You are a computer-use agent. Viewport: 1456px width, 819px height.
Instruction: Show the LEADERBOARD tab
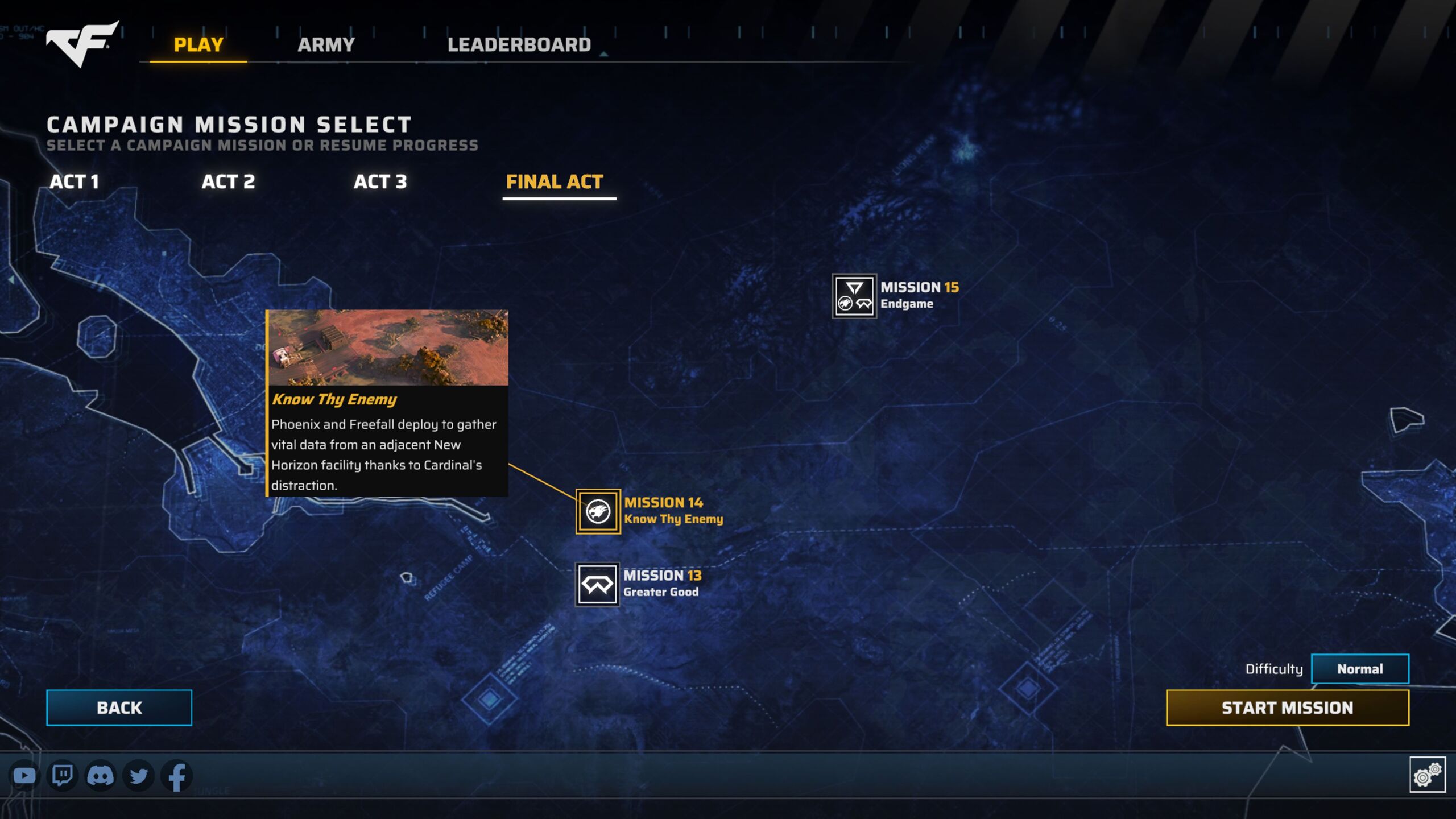[x=519, y=44]
